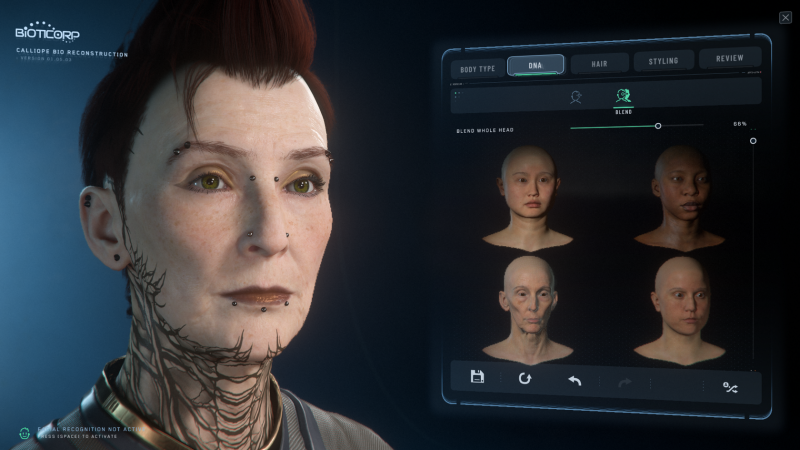
Task: Select the Blend head mode icon
Action: pos(624,97)
